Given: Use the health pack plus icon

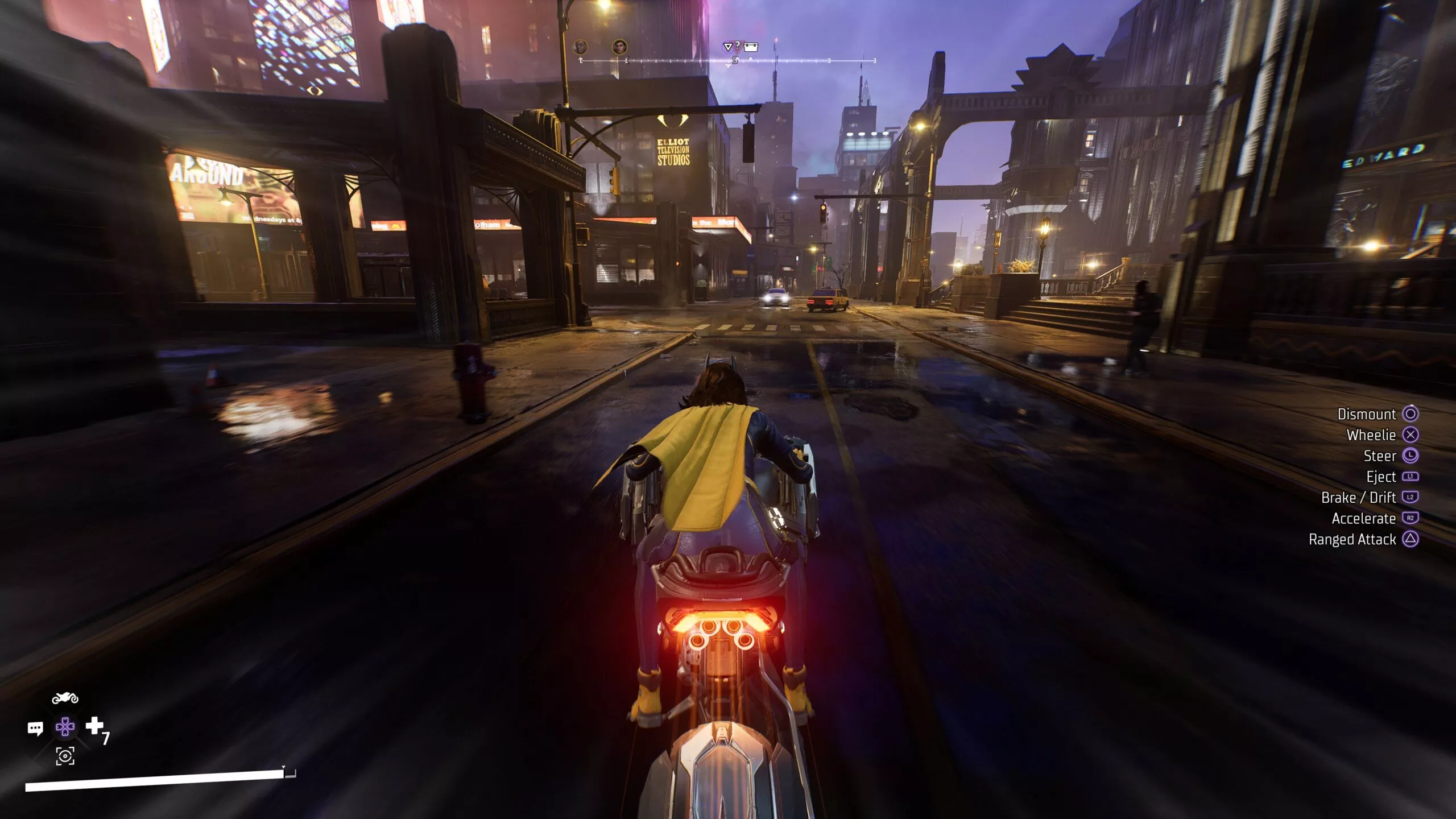Looking at the screenshot, I should click(94, 726).
